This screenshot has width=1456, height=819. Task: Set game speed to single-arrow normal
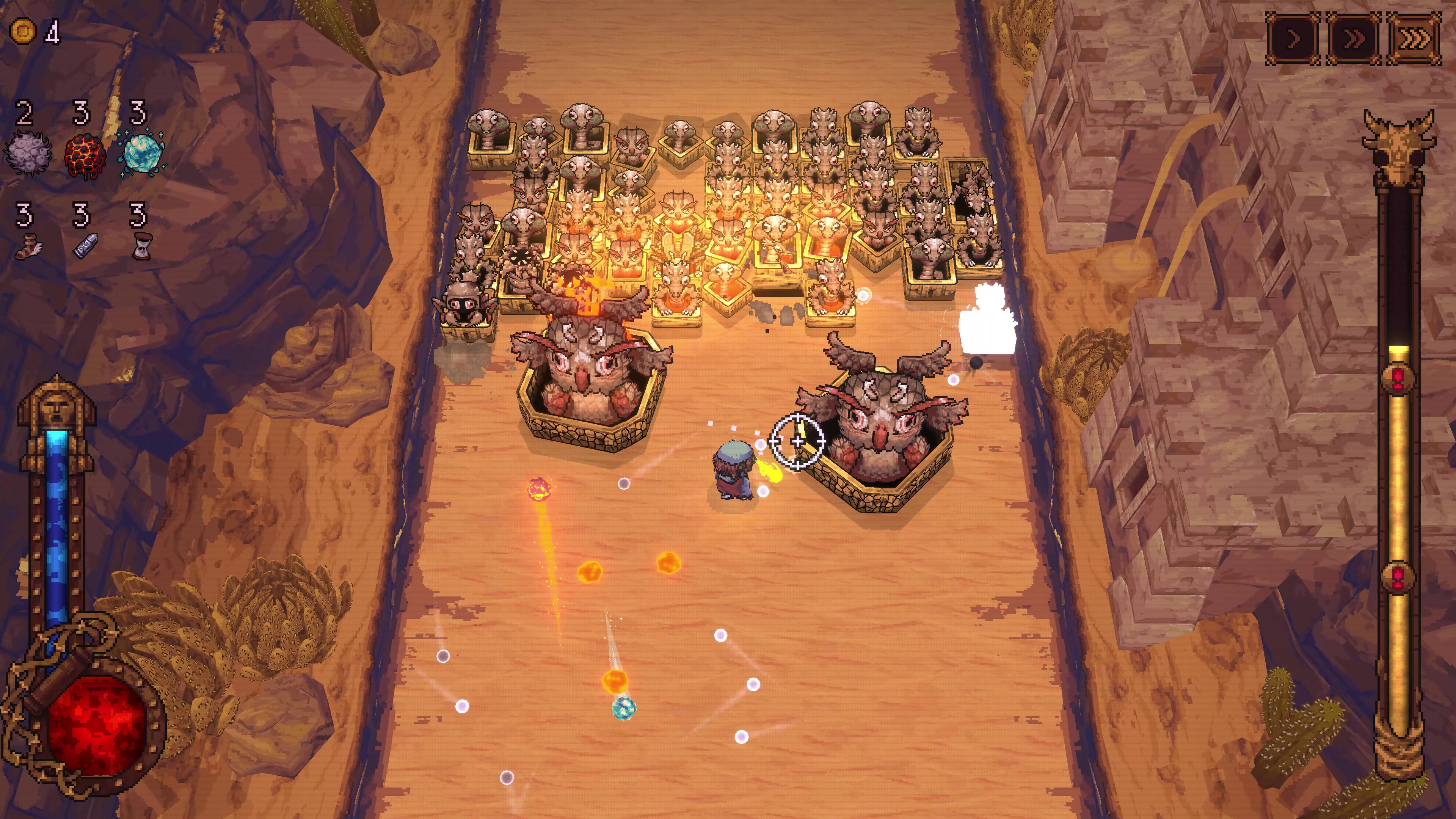point(1293,38)
